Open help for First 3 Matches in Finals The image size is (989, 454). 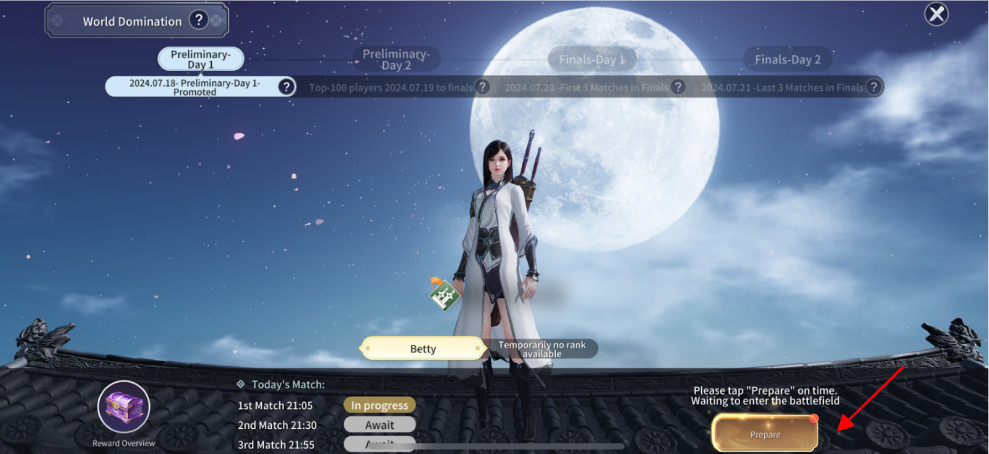click(678, 87)
